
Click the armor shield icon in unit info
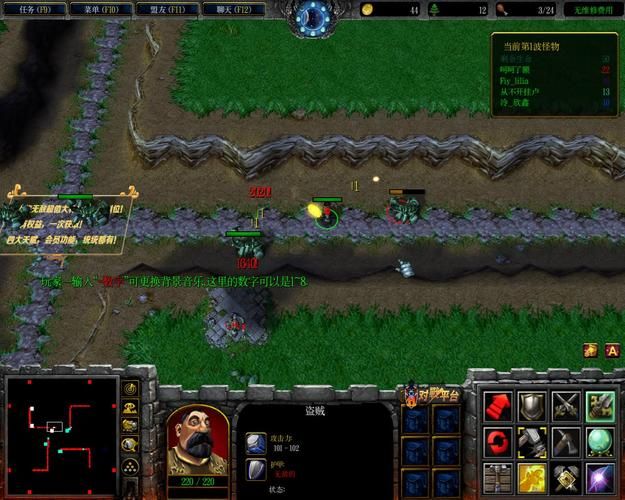257,470
